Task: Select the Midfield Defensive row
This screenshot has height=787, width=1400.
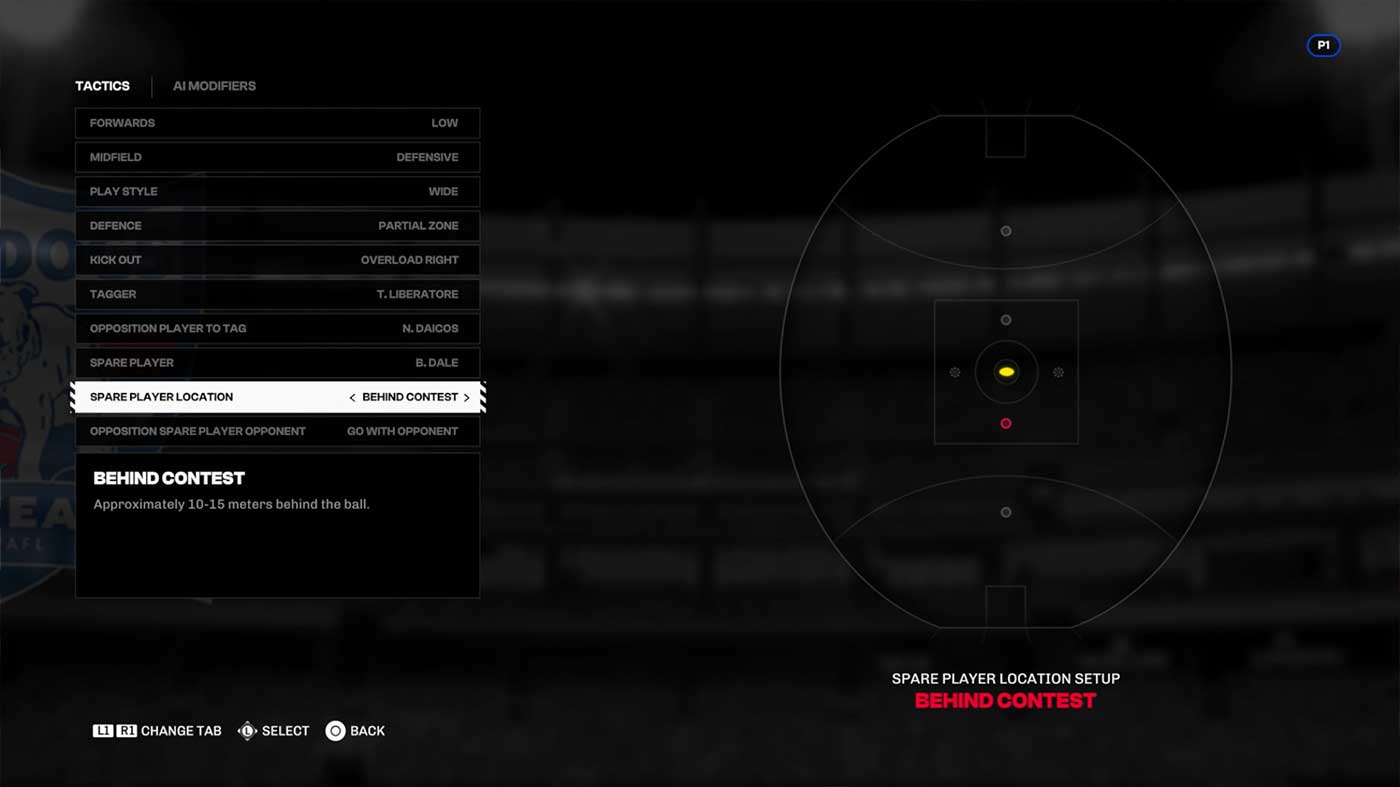Action: coord(277,157)
